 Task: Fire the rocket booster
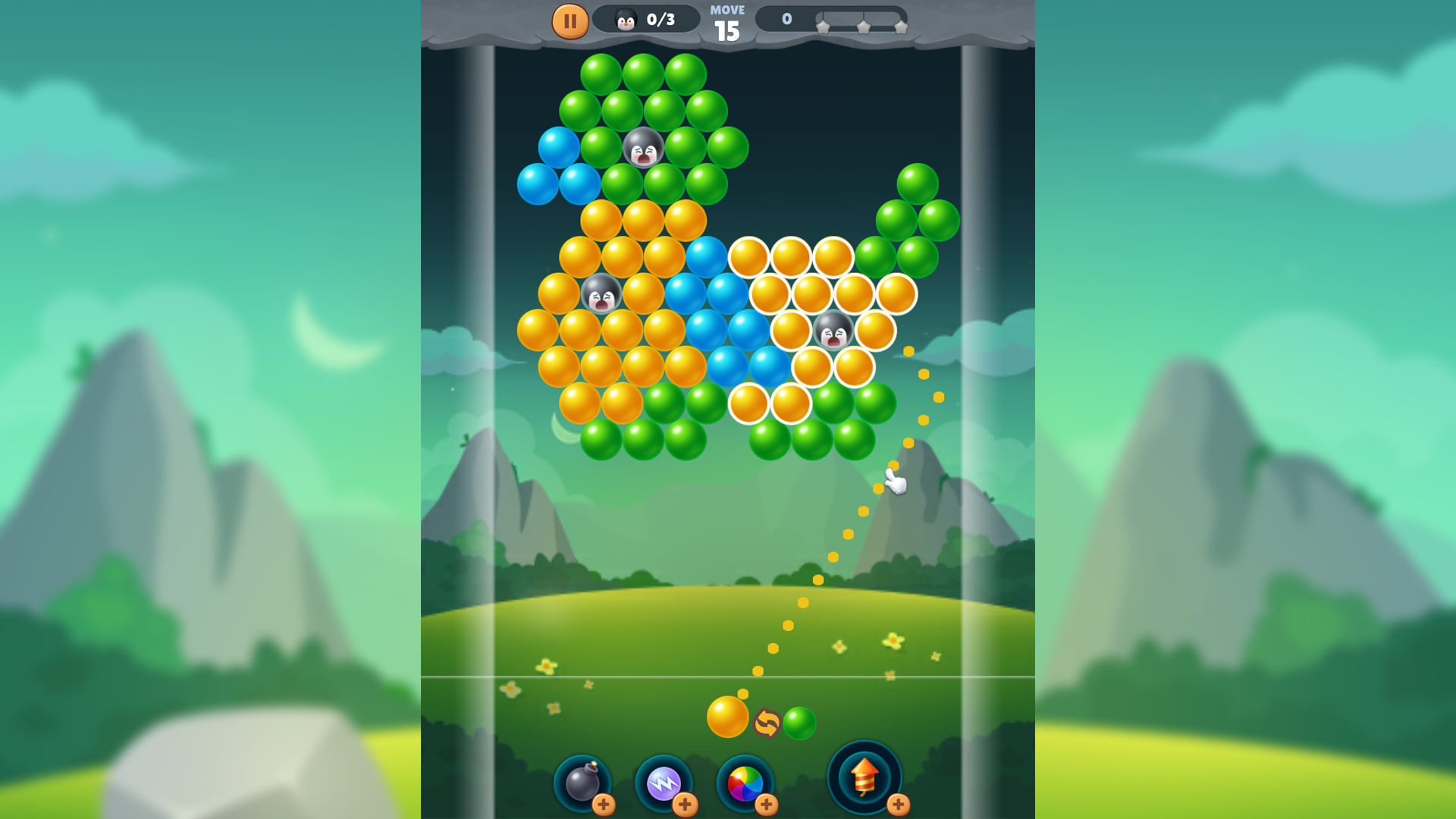[863, 777]
